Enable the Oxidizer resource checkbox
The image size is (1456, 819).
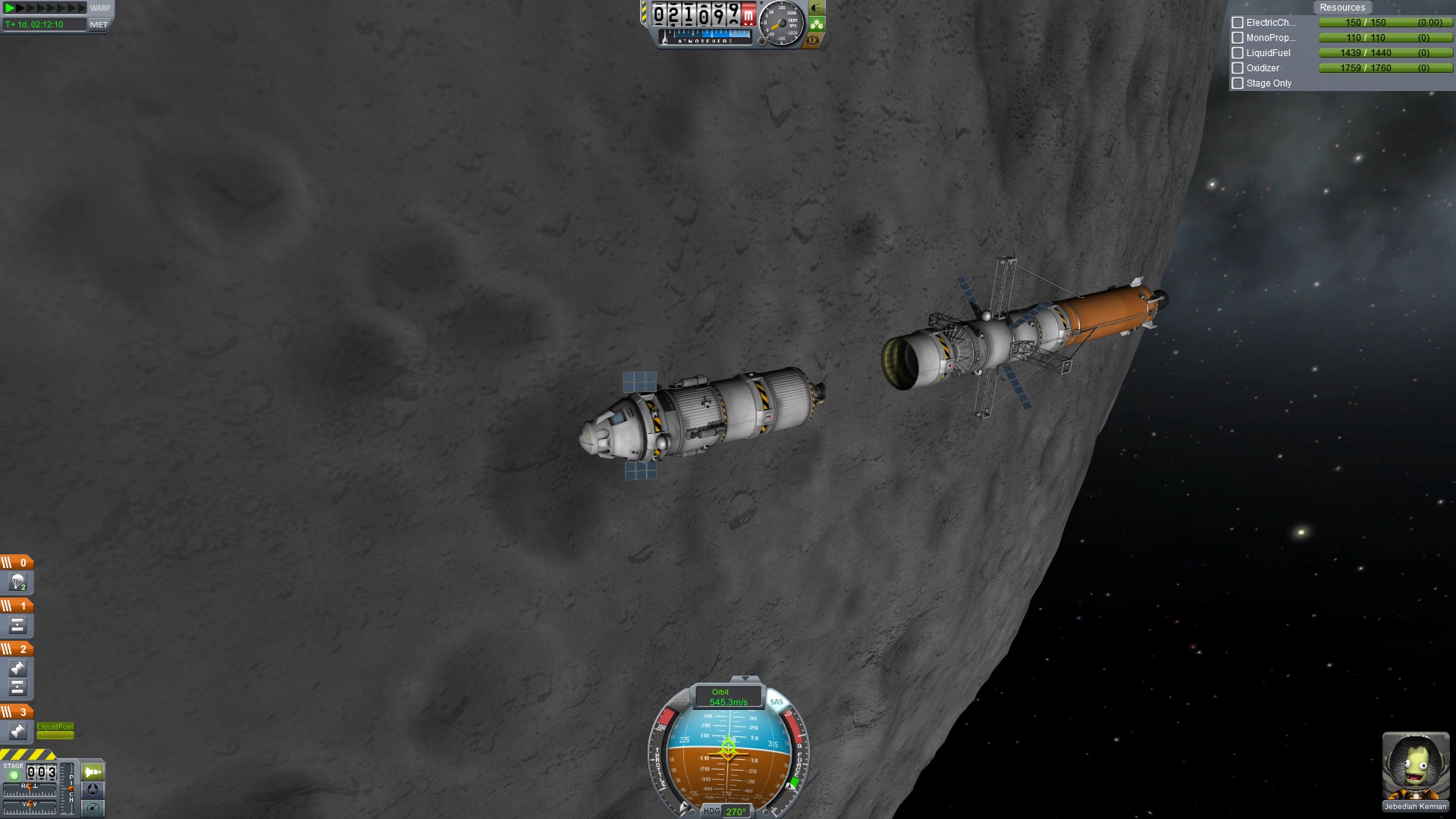click(1238, 68)
